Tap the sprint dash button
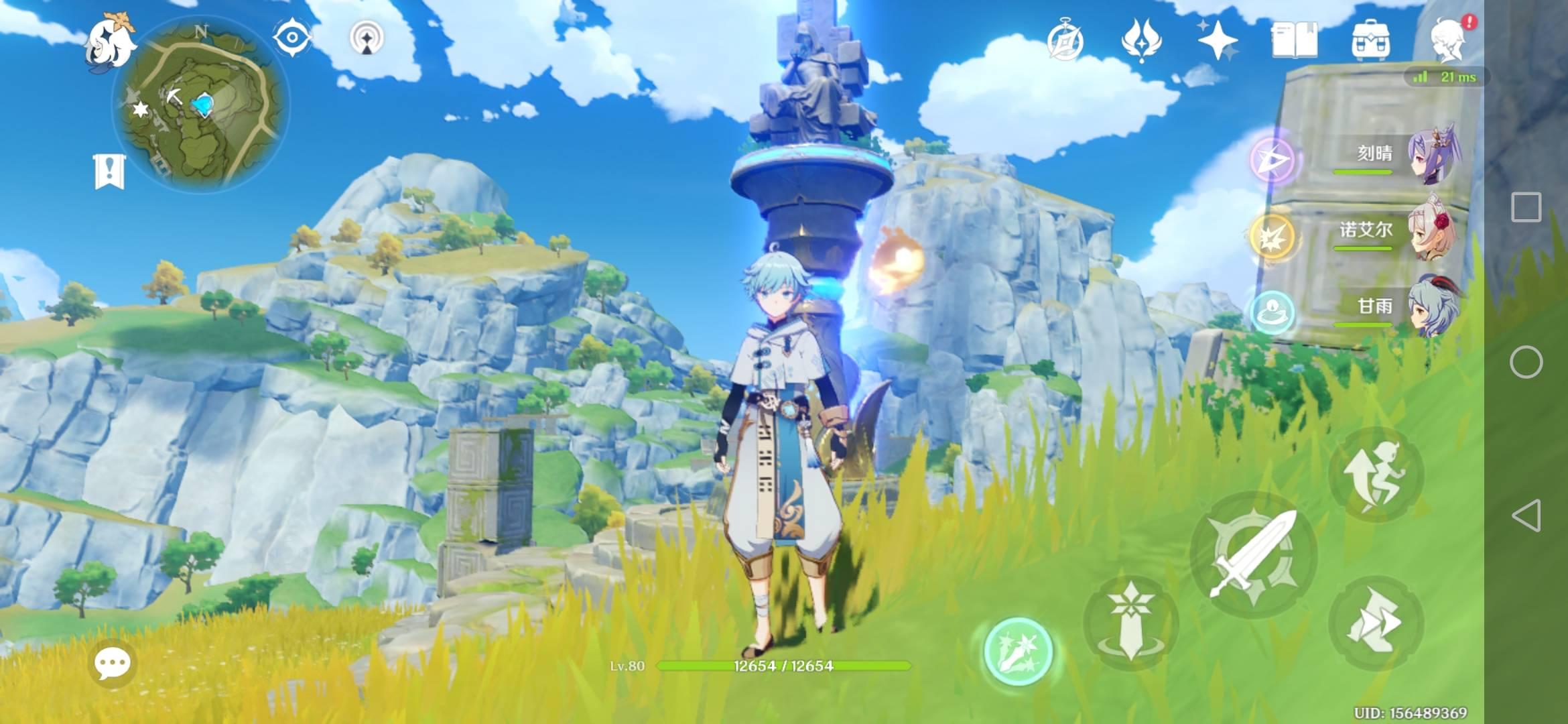Image resolution: width=1568 pixels, height=724 pixels. coord(1375,623)
